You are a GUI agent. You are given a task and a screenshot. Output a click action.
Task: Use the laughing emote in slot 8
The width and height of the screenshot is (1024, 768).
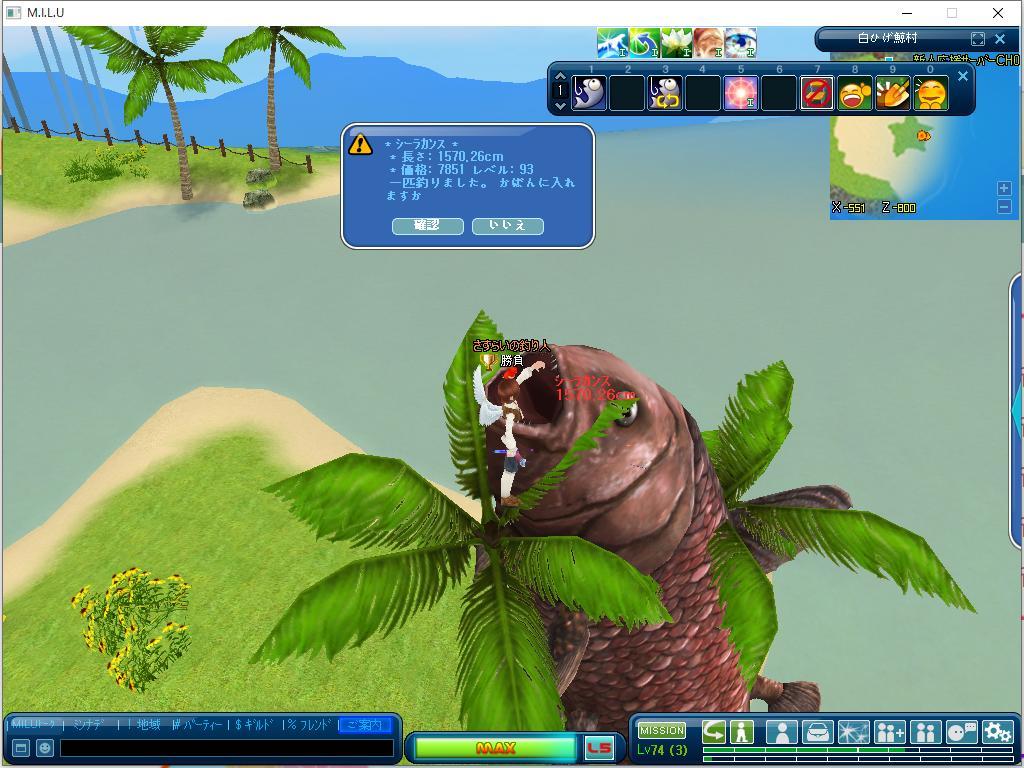855,94
